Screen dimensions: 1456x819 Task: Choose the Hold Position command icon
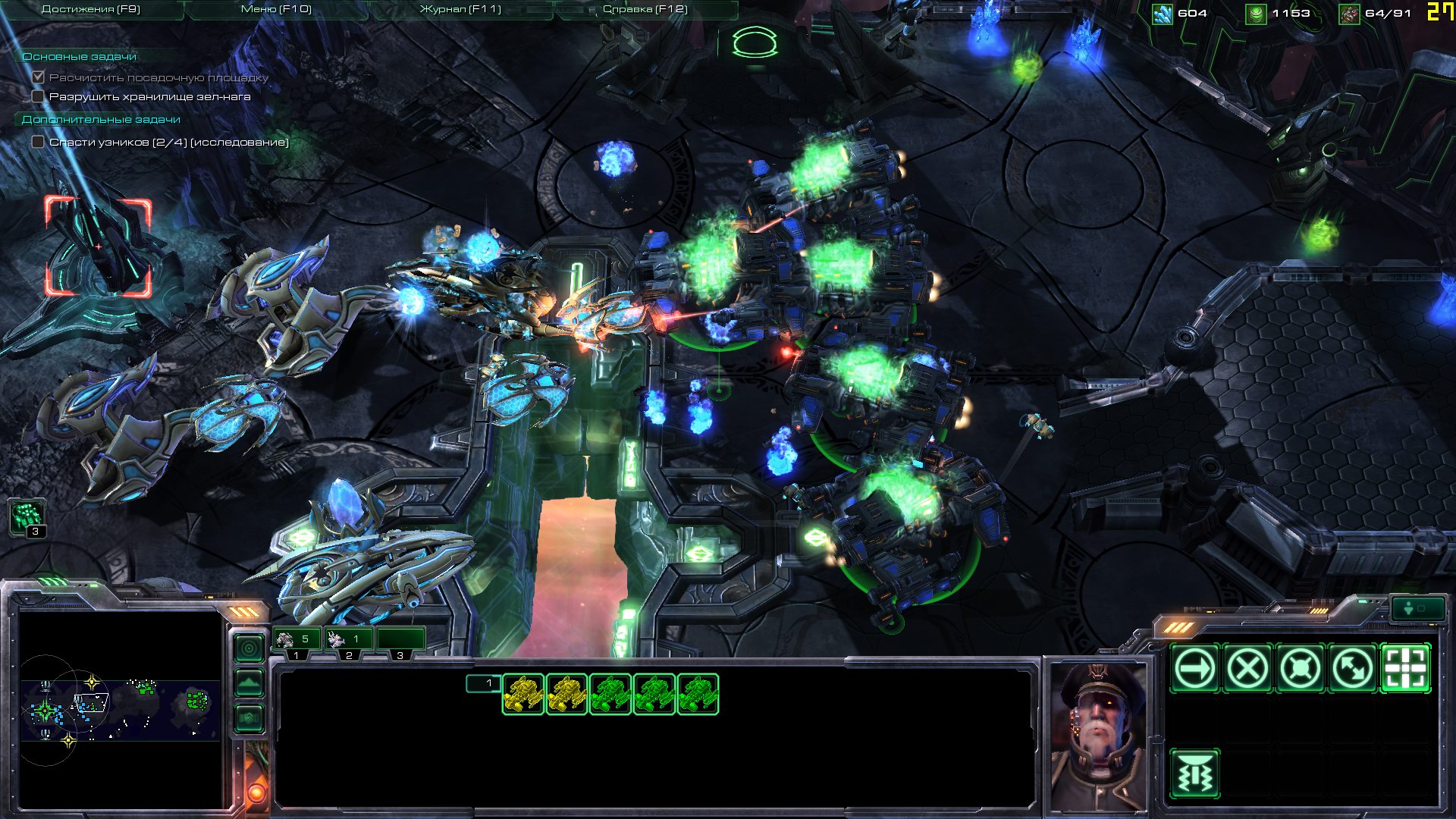(1300, 669)
